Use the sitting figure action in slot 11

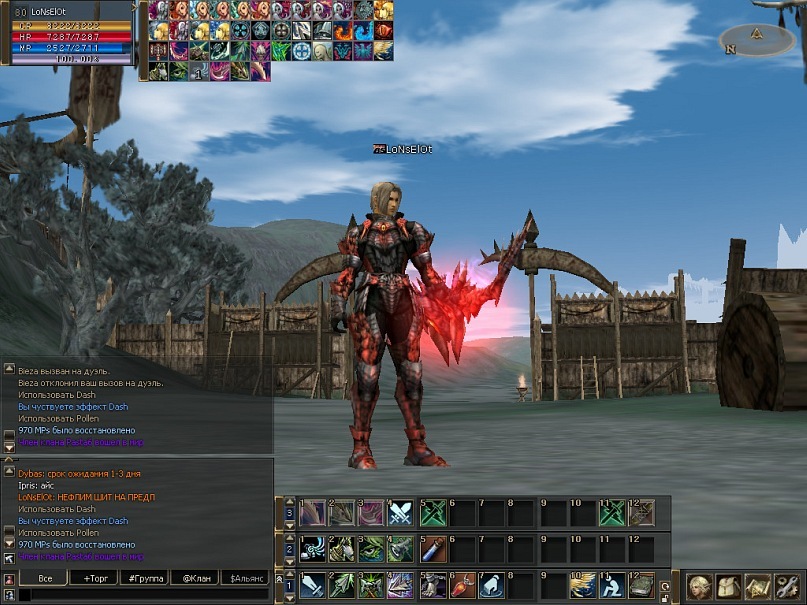[612, 585]
